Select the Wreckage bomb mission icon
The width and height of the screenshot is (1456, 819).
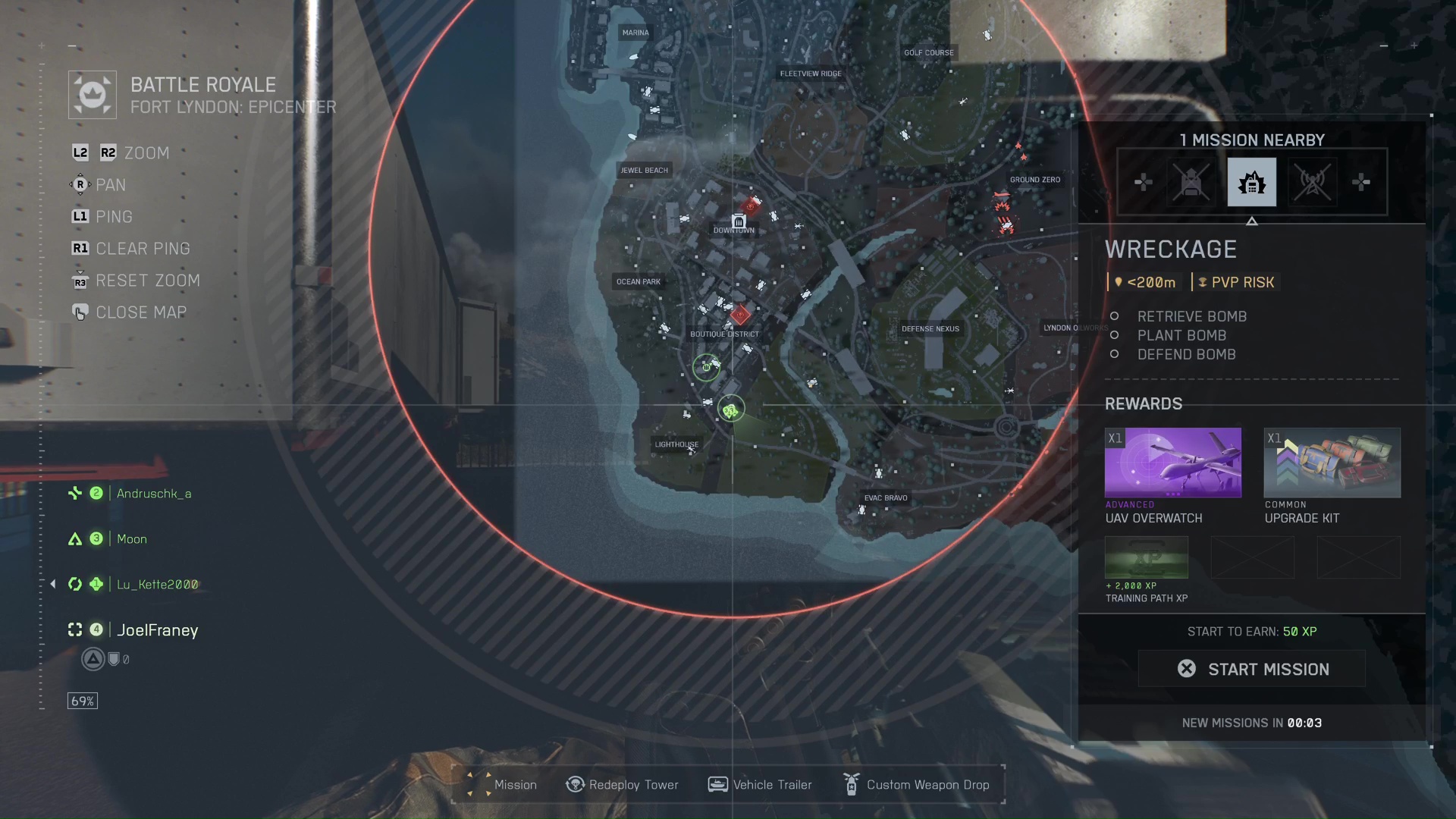coord(1251,182)
